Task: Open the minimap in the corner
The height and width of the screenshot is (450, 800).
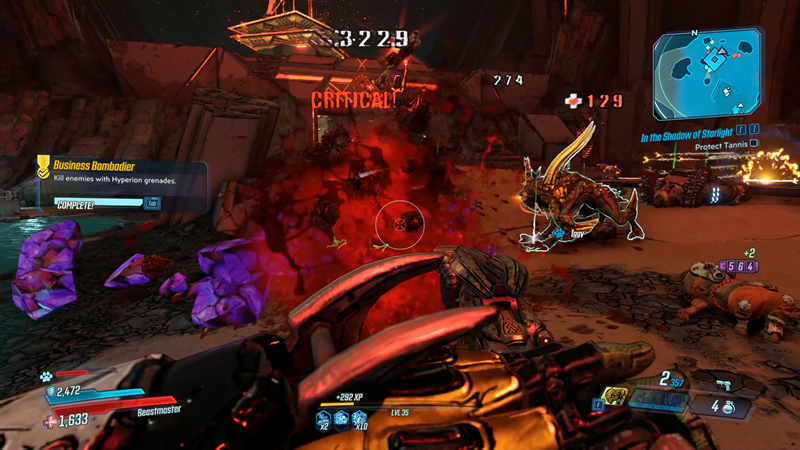Action: [x=714, y=73]
